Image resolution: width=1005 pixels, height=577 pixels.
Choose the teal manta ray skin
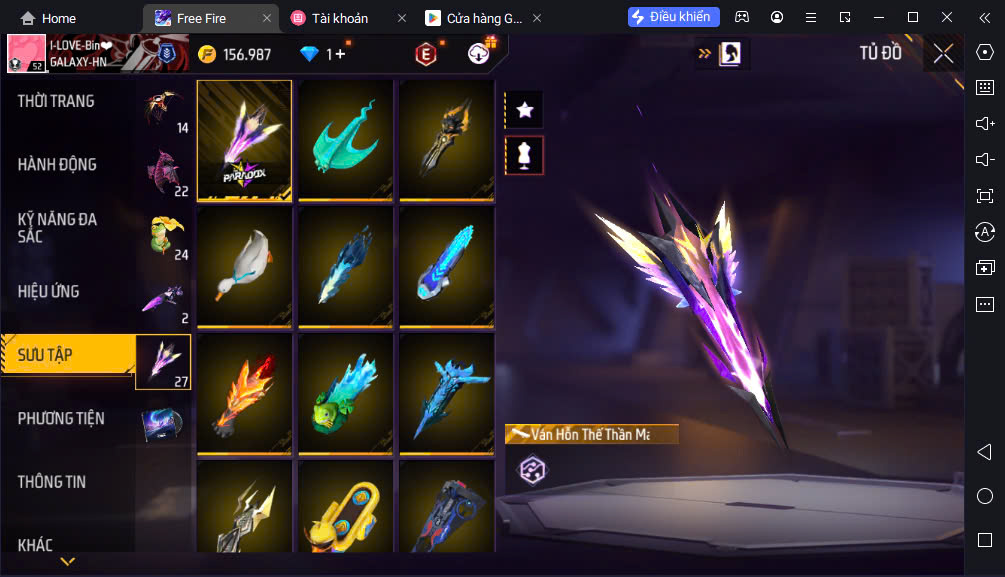point(345,140)
